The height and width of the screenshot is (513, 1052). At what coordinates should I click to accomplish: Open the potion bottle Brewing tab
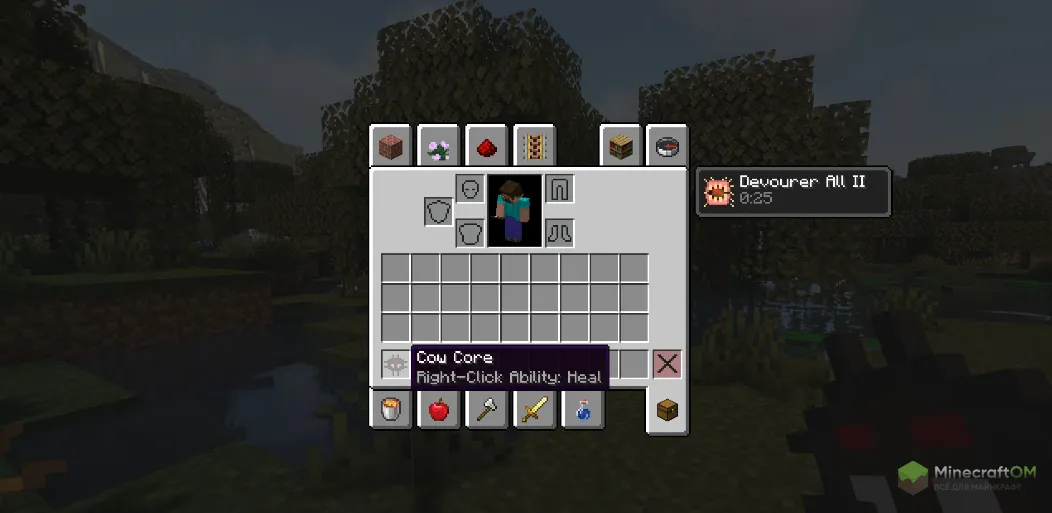point(582,409)
